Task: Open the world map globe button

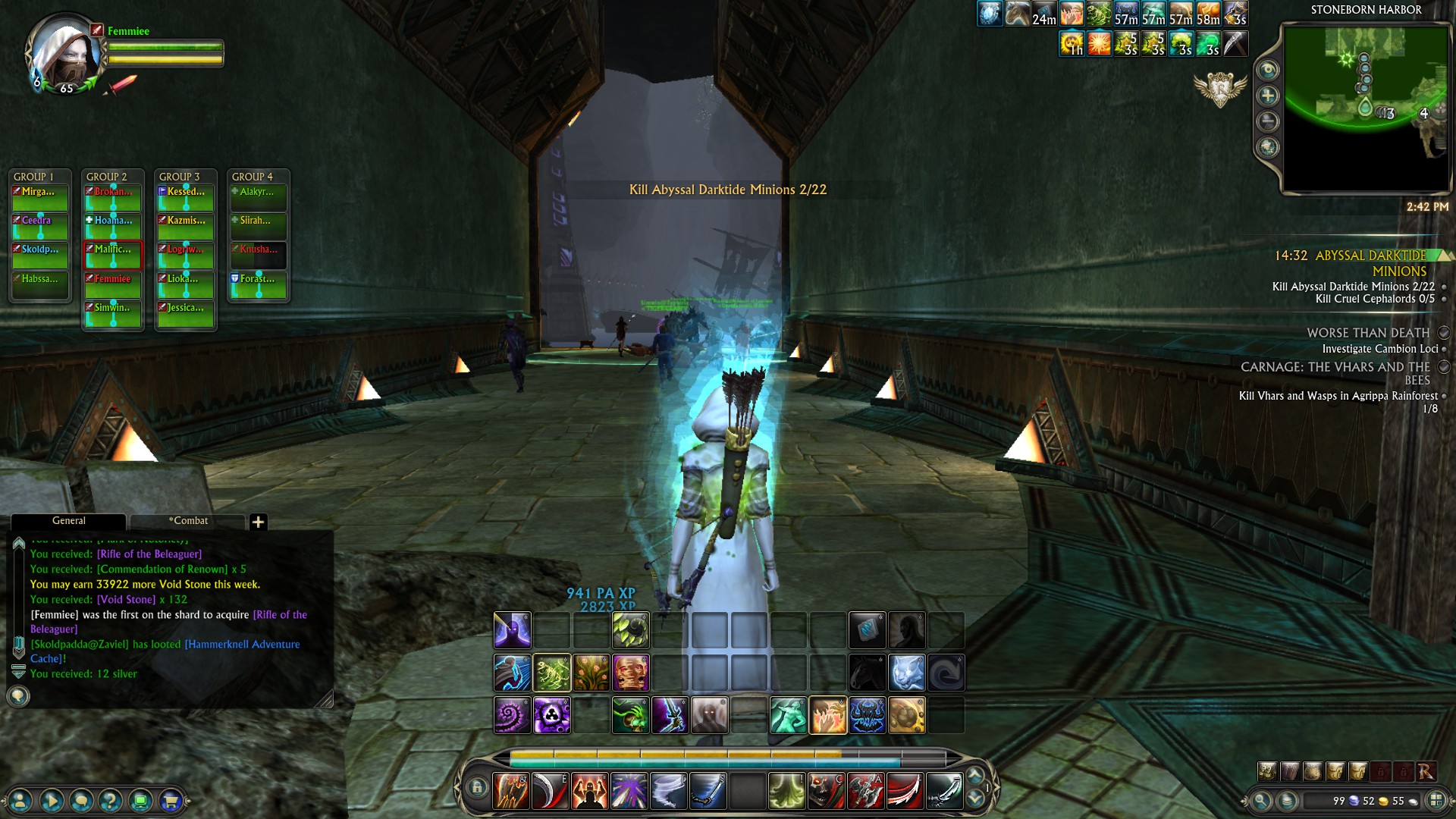Action: (1268, 147)
